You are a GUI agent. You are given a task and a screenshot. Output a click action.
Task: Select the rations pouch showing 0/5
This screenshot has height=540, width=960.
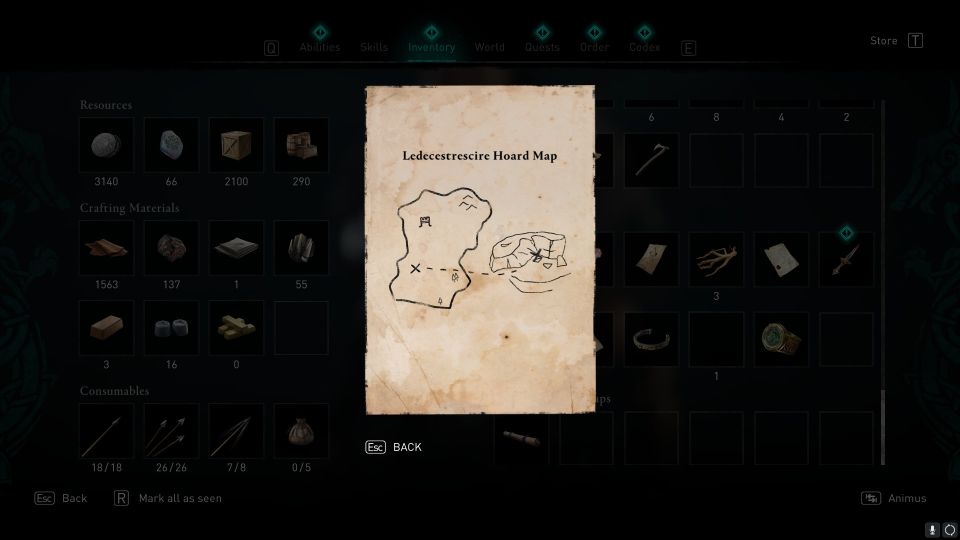(x=301, y=430)
